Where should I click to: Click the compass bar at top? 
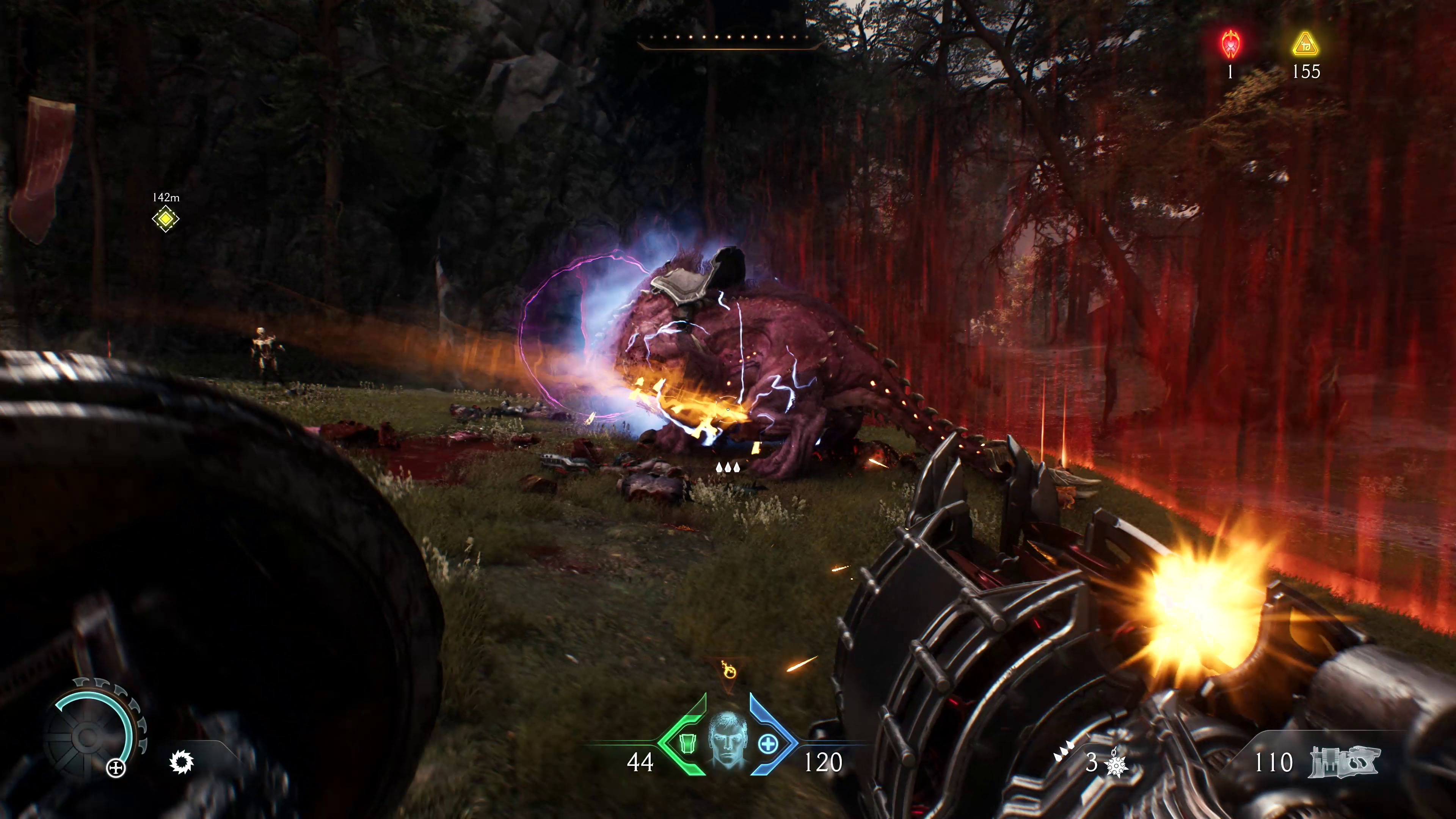(x=728, y=38)
